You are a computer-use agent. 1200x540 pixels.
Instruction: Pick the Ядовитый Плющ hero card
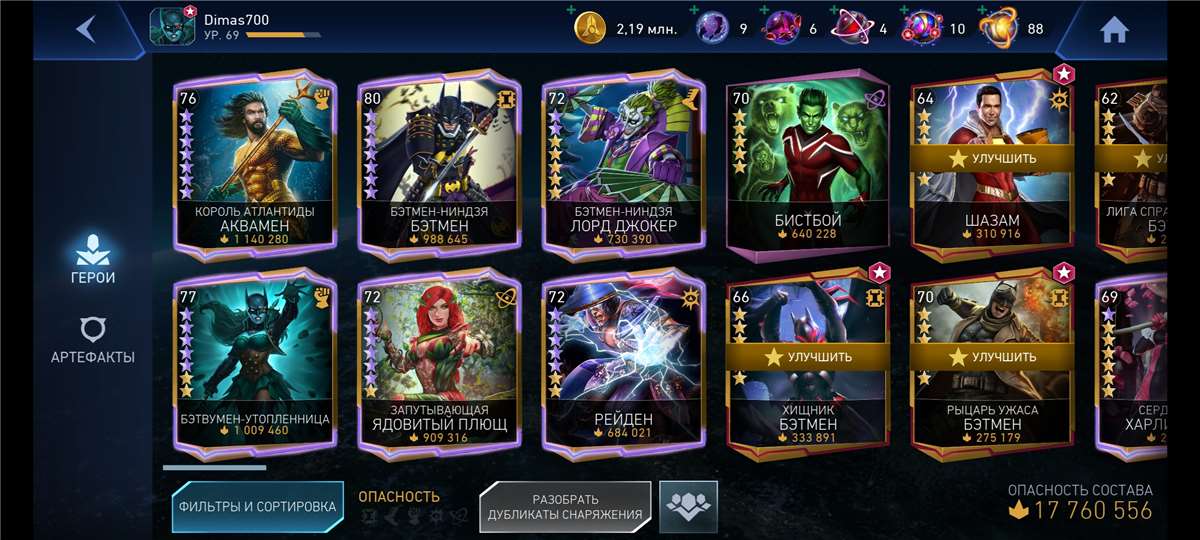[x=440, y=366]
